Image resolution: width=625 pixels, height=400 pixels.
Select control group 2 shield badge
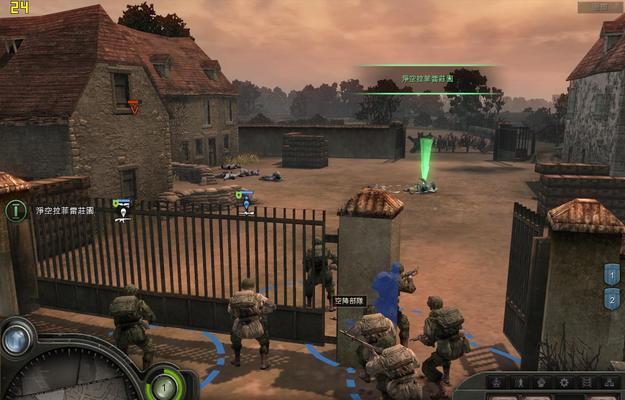(x=612, y=298)
